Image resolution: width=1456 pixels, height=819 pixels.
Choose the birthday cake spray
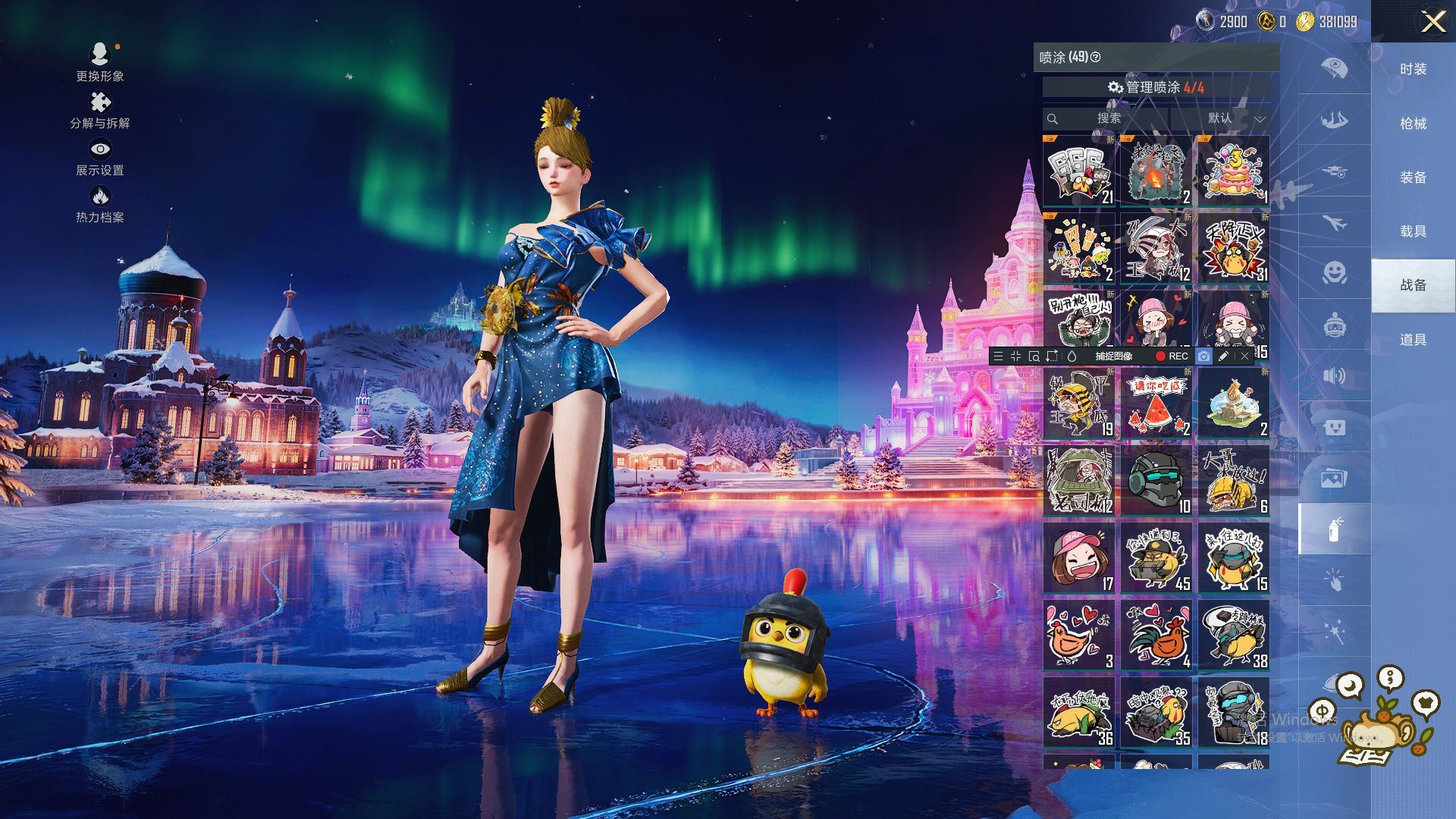(x=1233, y=171)
